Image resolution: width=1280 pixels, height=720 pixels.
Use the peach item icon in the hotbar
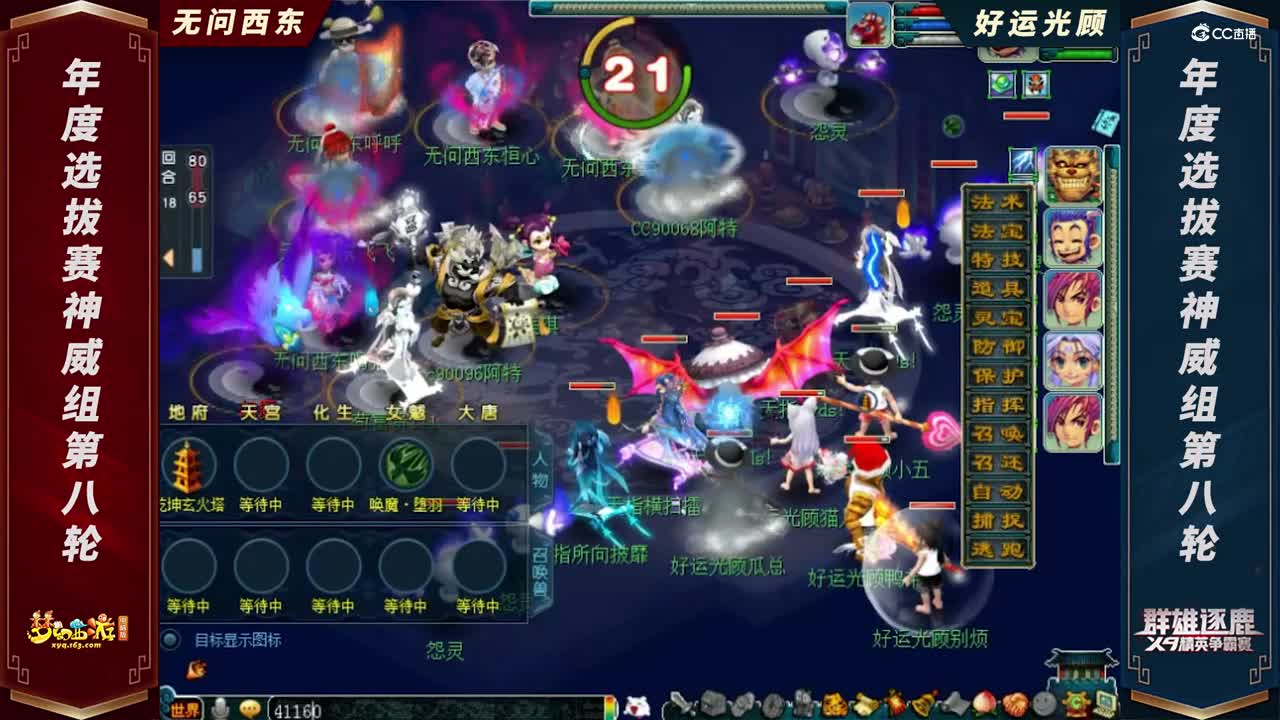coord(983,702)
